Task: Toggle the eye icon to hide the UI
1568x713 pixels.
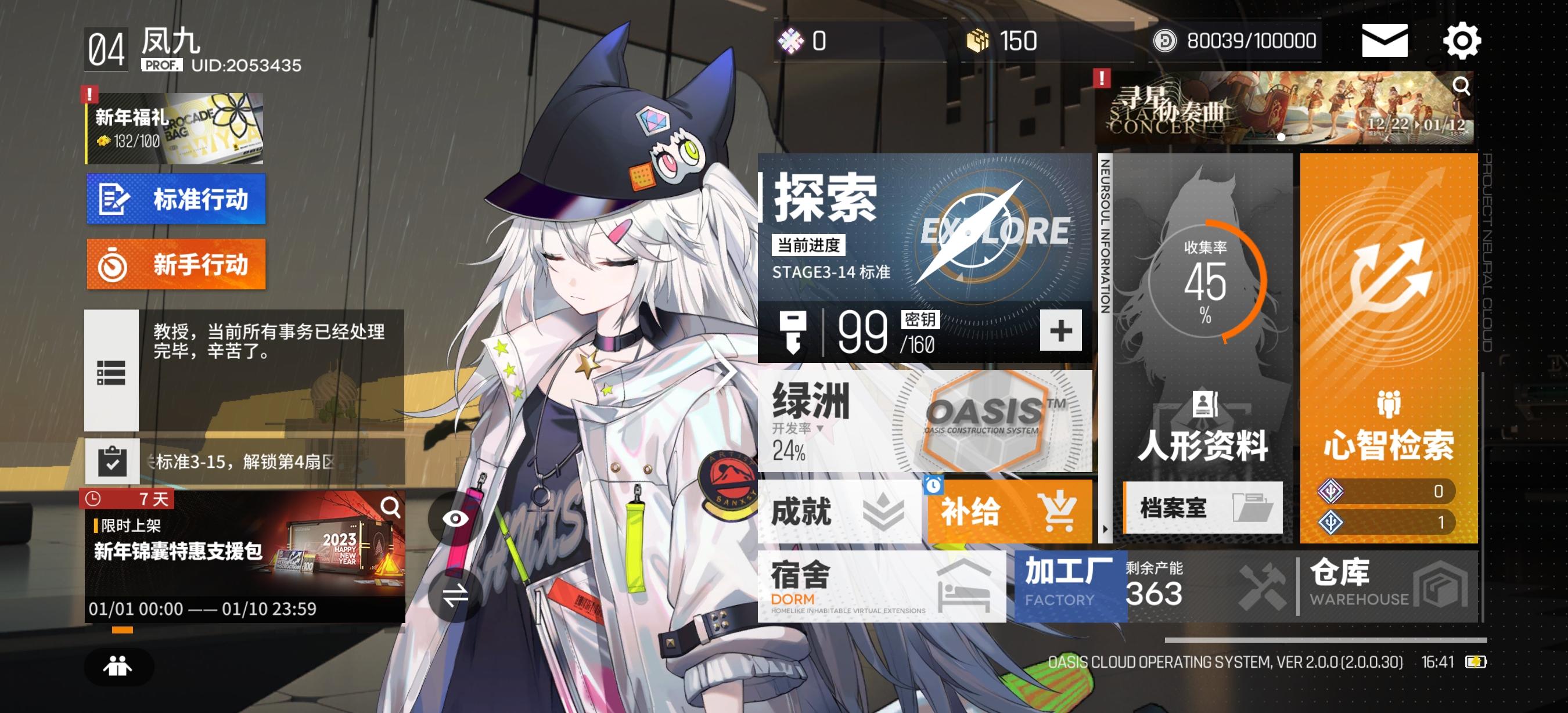Action: (x=455, y=520)
